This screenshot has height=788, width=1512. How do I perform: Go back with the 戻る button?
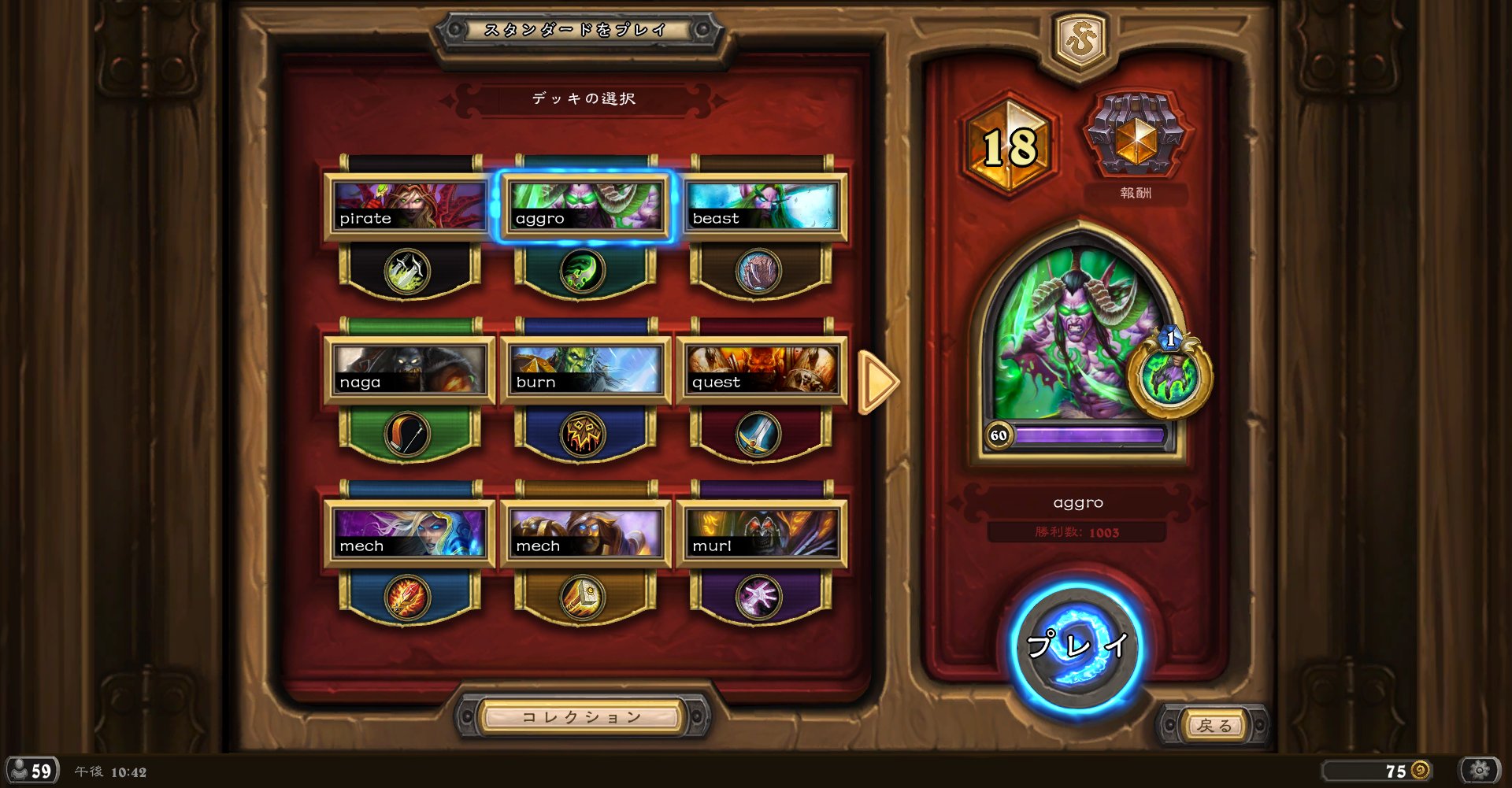click(1214, 725)
